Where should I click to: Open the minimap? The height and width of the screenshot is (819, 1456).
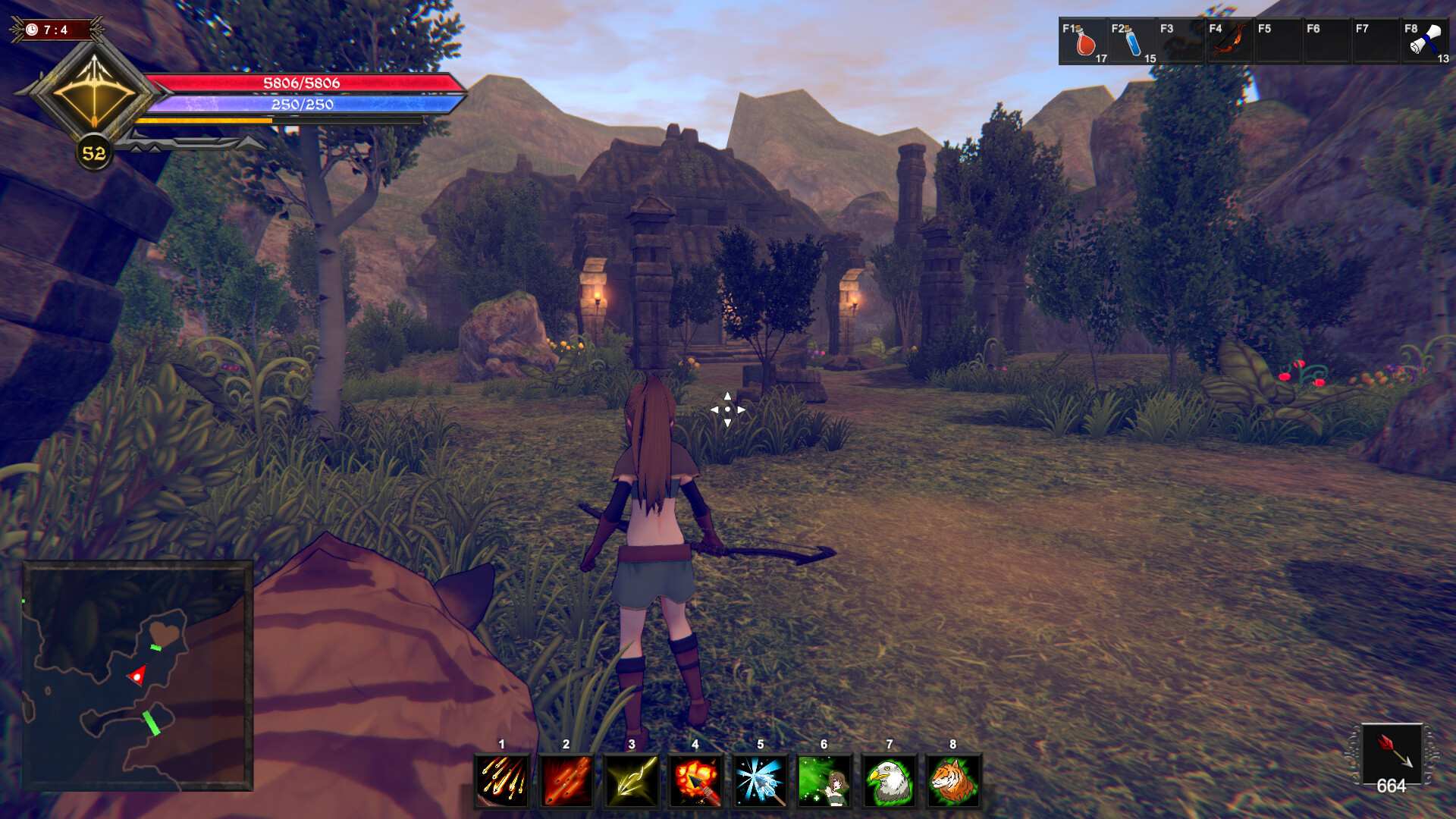[137, 676]
